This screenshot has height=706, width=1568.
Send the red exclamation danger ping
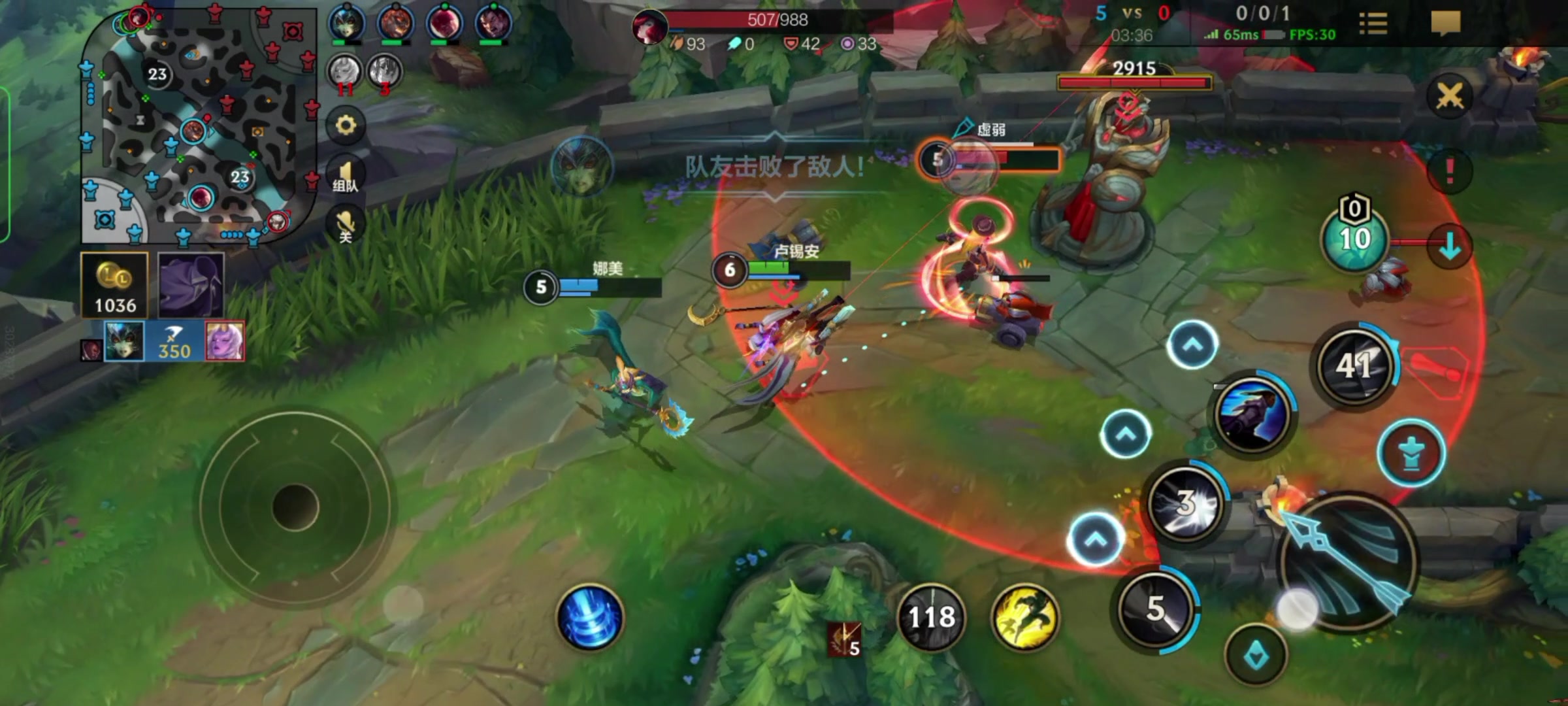(1449, 171)
